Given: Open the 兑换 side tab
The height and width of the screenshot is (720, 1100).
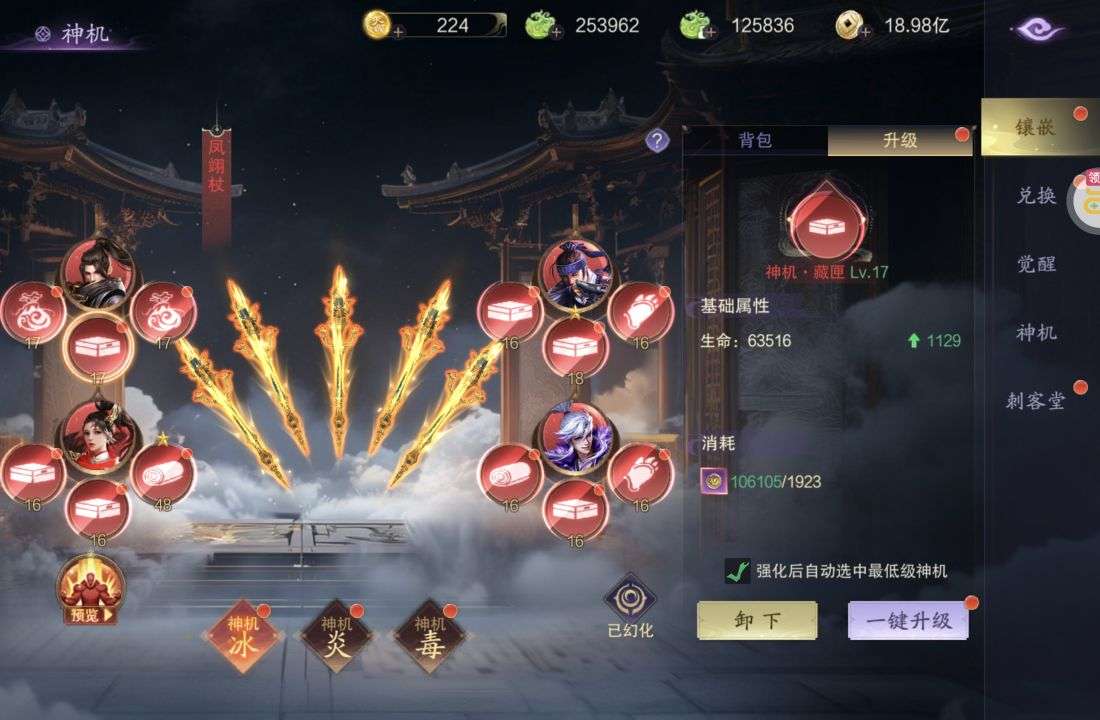Looking at the screenshot, I should [x=1036, y=196].
